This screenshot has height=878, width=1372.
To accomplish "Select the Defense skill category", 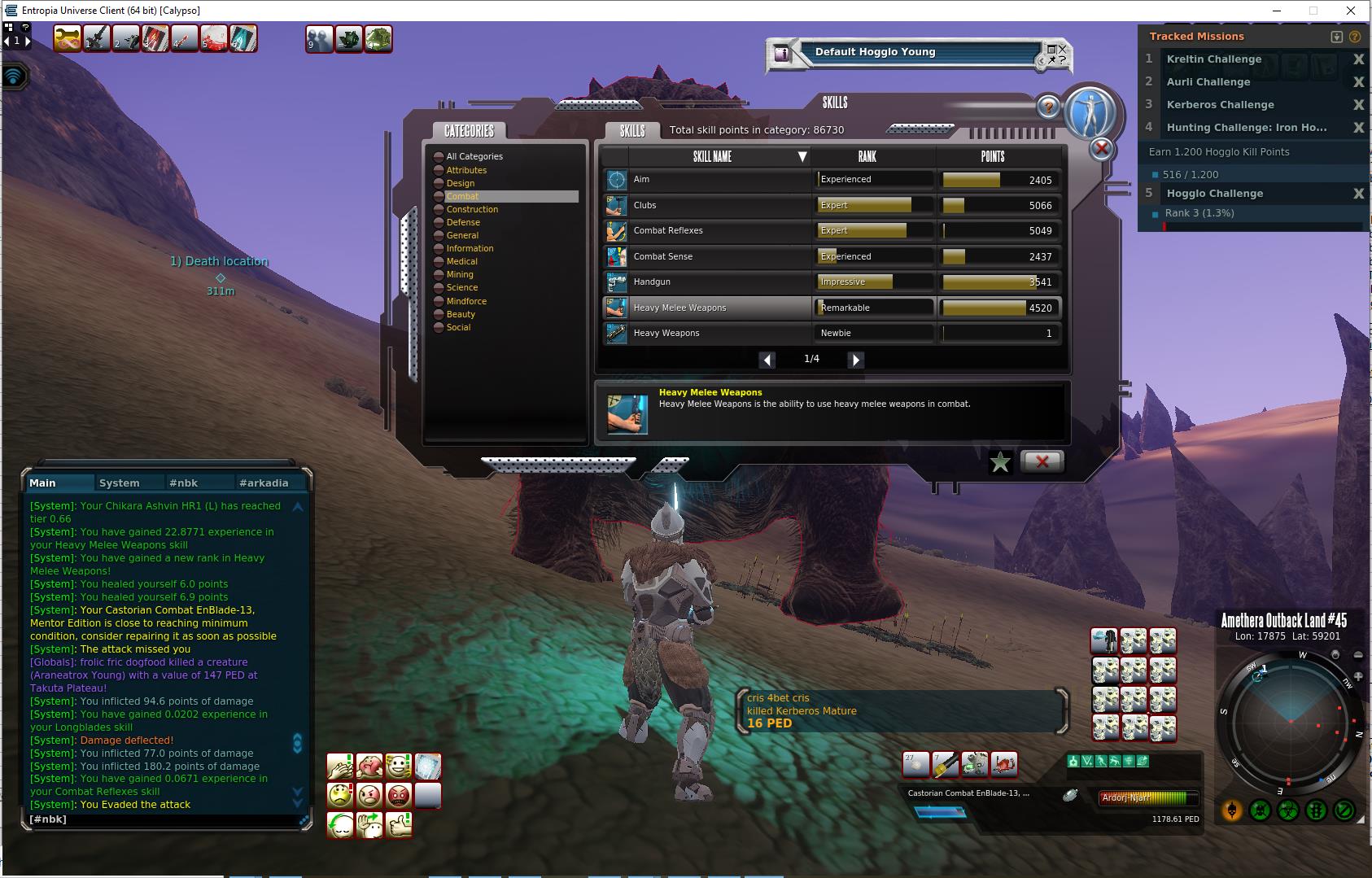I will point(463,222).
